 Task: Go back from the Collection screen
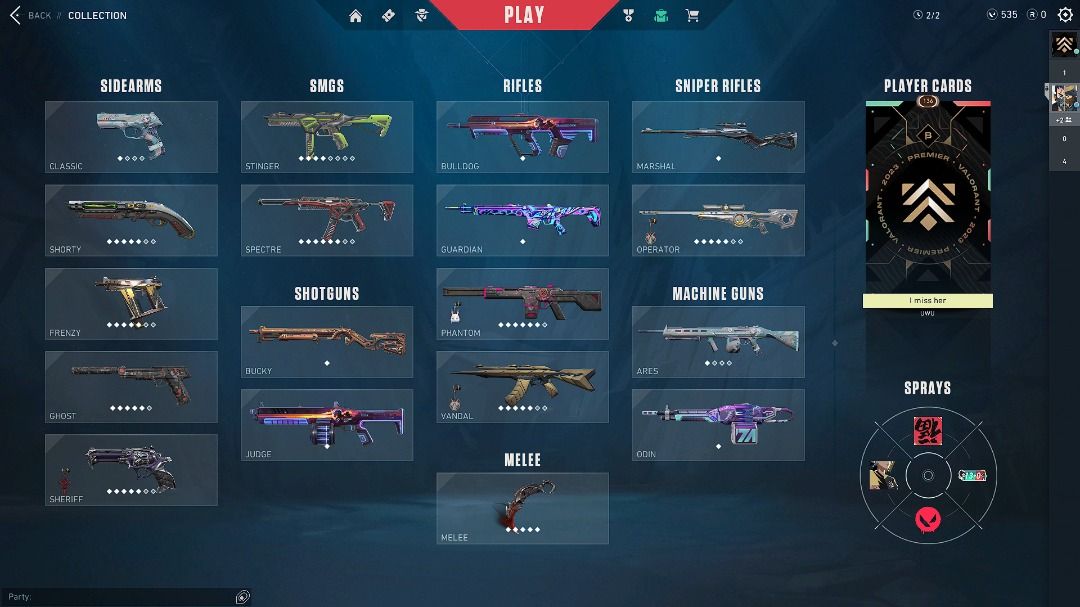coord(28,15)
